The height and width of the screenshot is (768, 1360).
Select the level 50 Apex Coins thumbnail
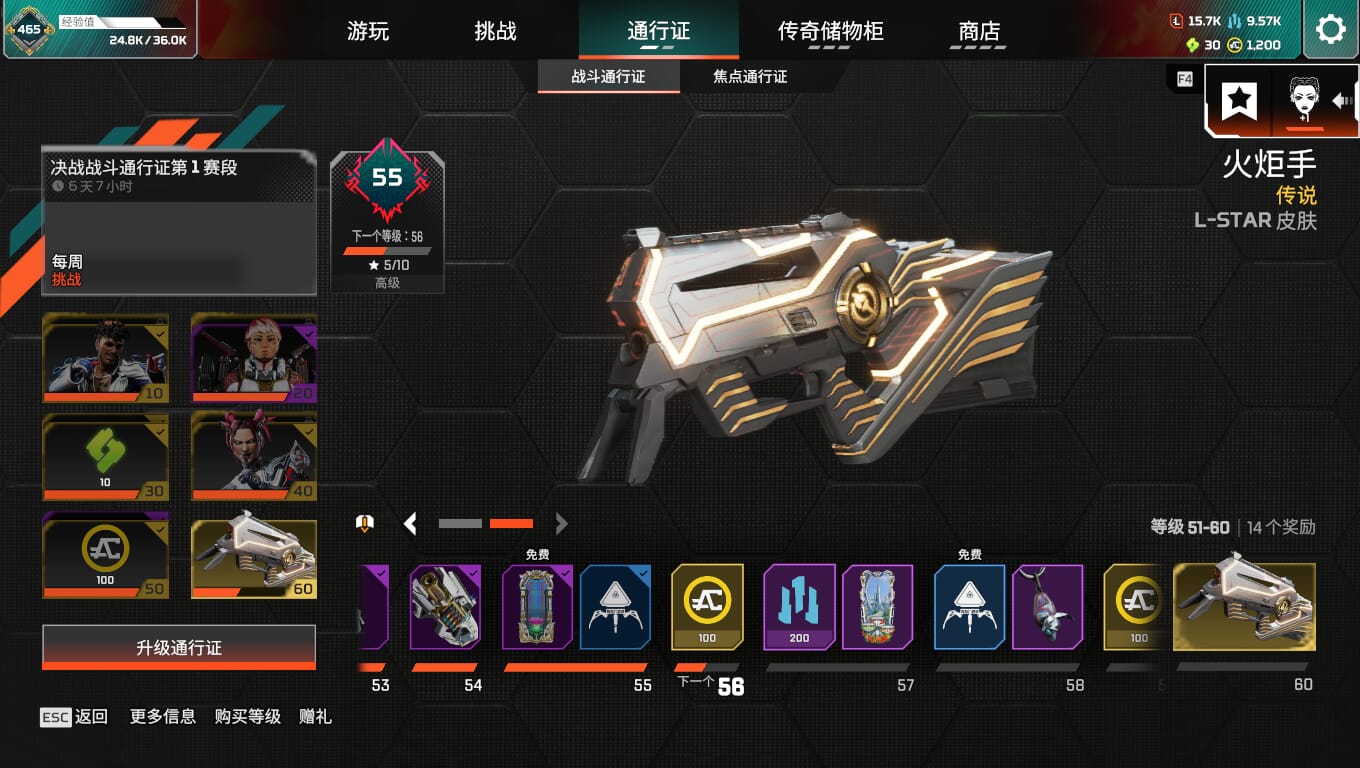click(105, 555)
